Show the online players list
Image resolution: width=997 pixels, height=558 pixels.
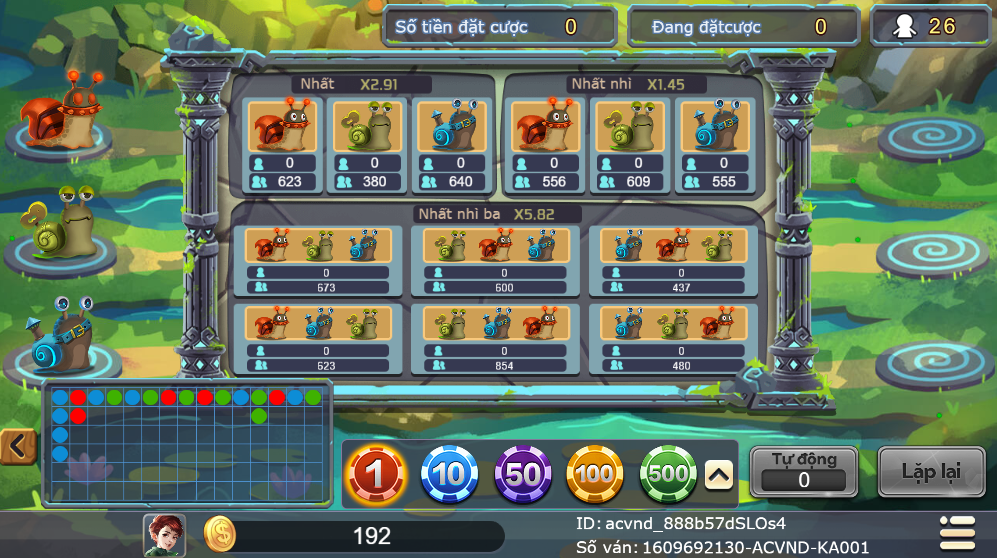pyautogui.click(x=931, y=26)
